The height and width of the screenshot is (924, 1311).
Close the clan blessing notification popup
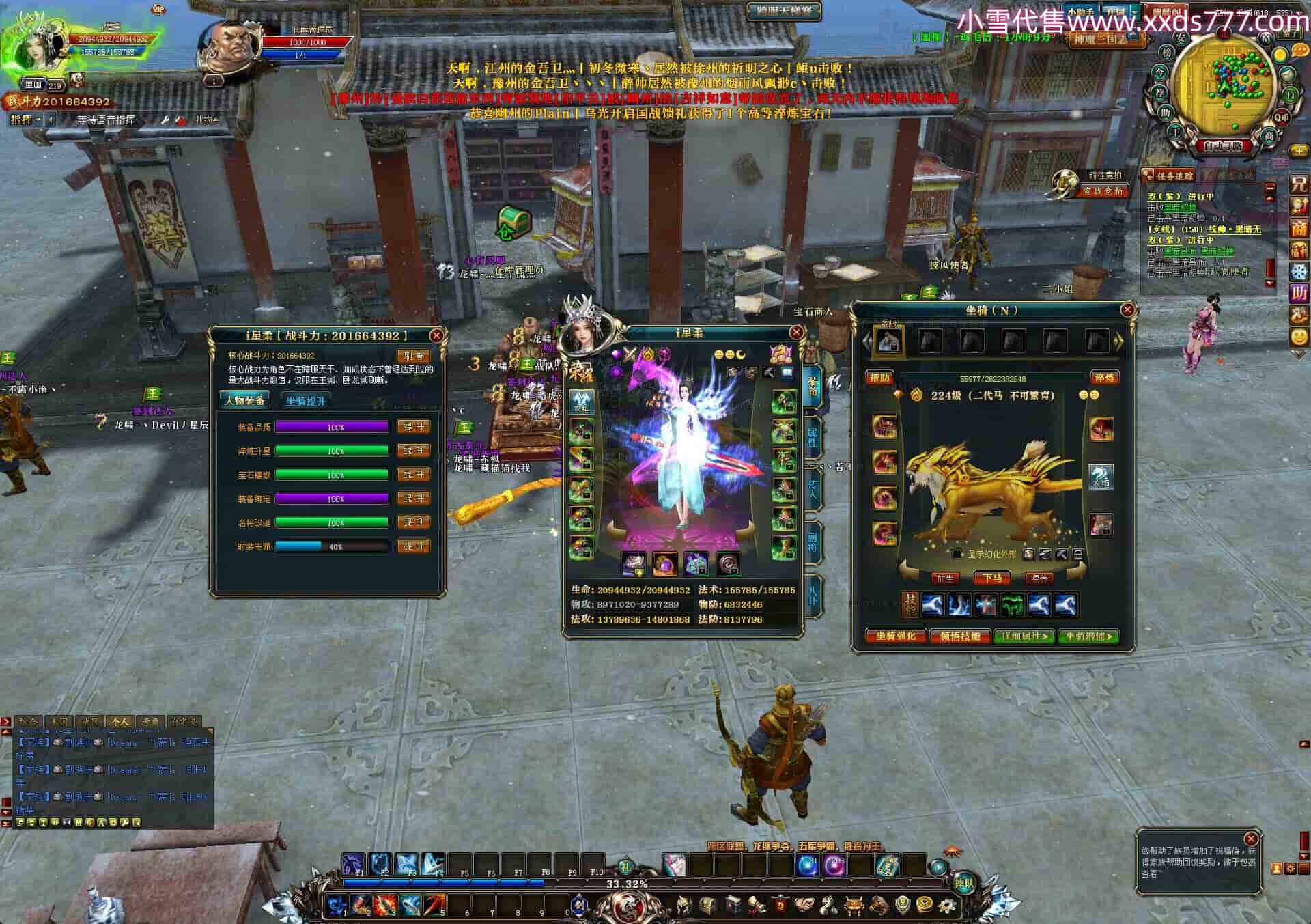pos(1251,839)
